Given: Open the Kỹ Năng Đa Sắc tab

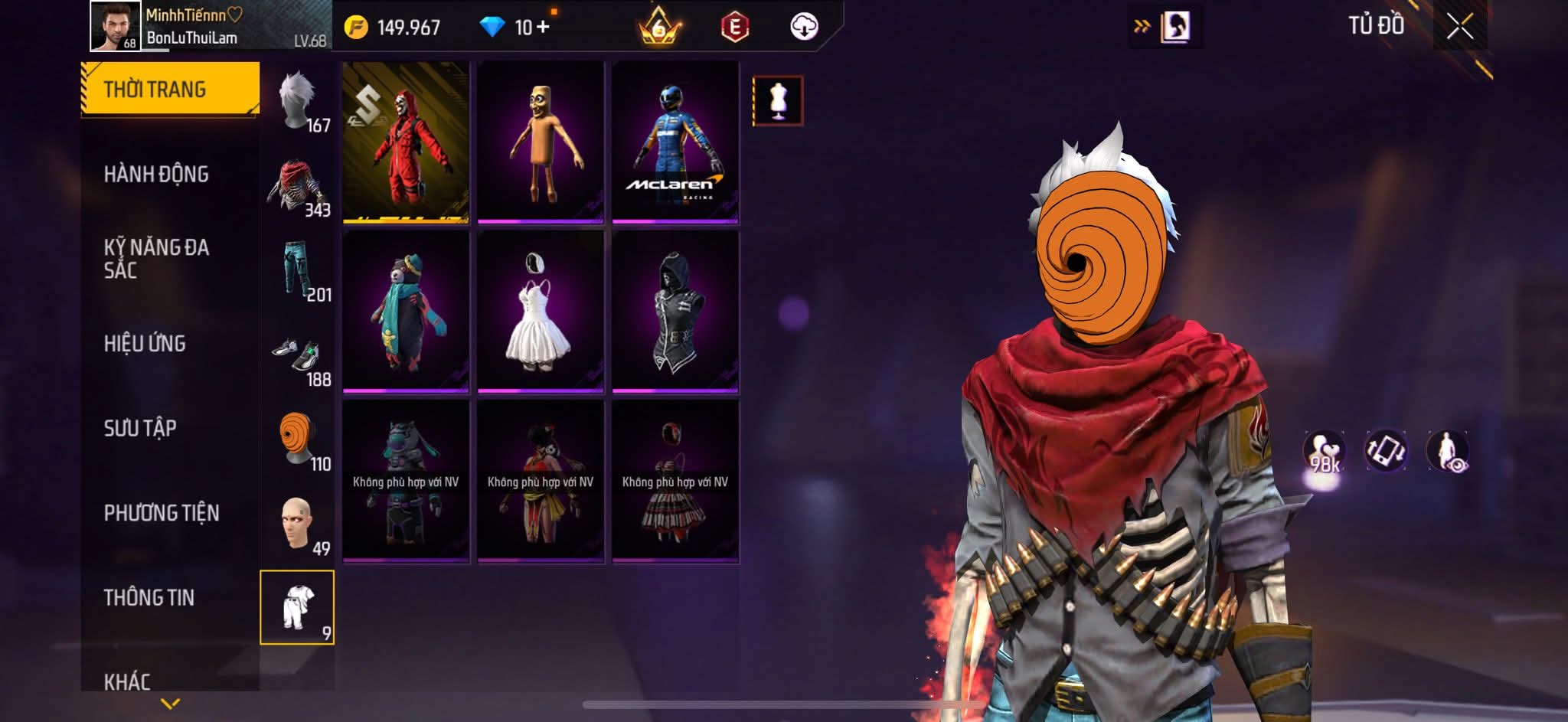Looking at the screenshot, I should pos(156,259).
